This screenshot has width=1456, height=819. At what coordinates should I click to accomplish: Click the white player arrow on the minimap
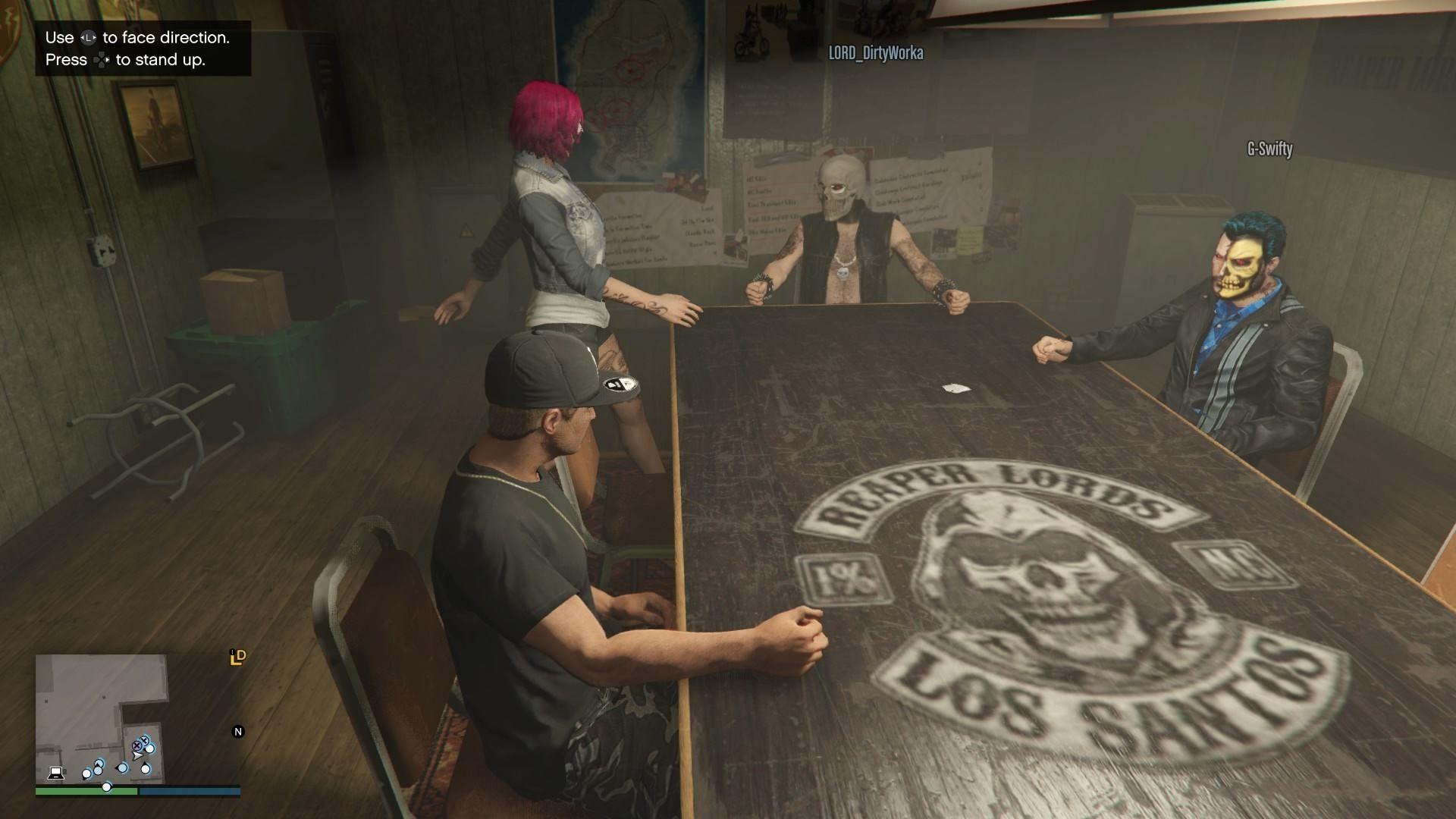pos(136,756)
